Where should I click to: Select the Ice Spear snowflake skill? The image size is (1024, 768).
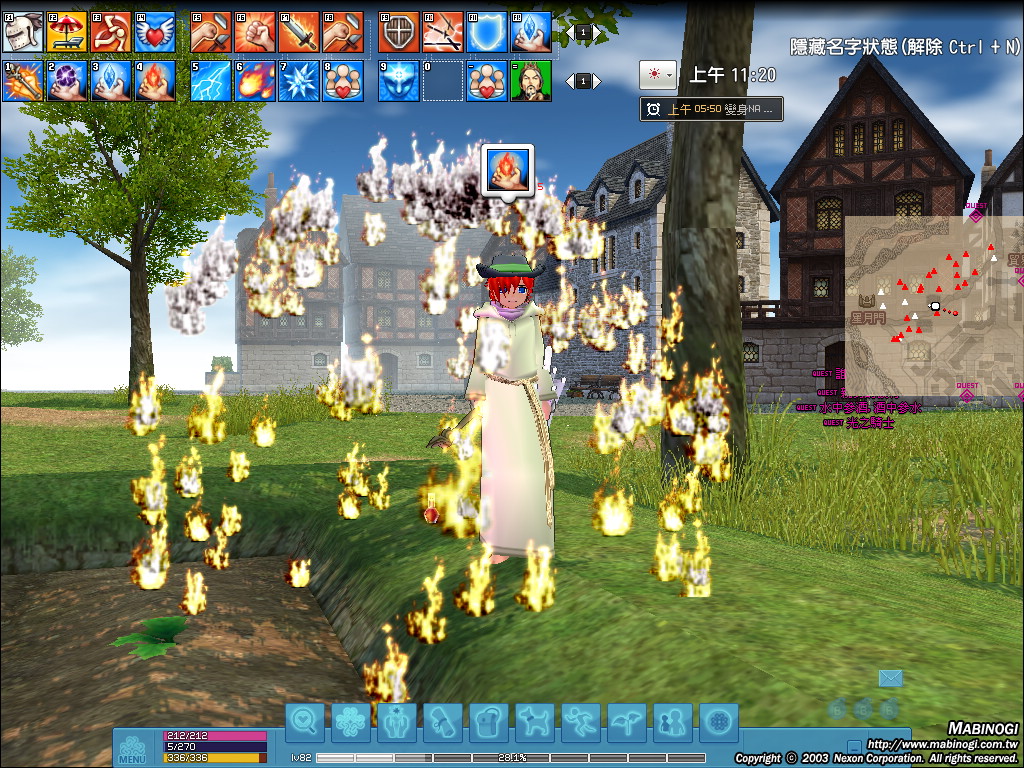point(298,81)
